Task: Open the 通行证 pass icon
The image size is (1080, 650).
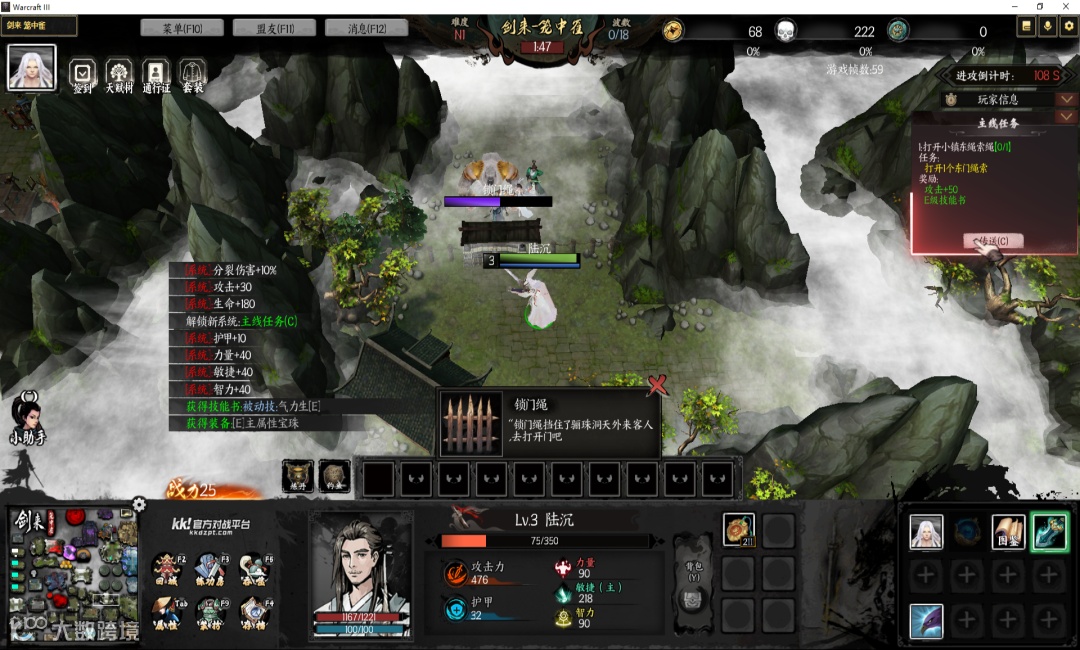Action: (x=155, y=73)
